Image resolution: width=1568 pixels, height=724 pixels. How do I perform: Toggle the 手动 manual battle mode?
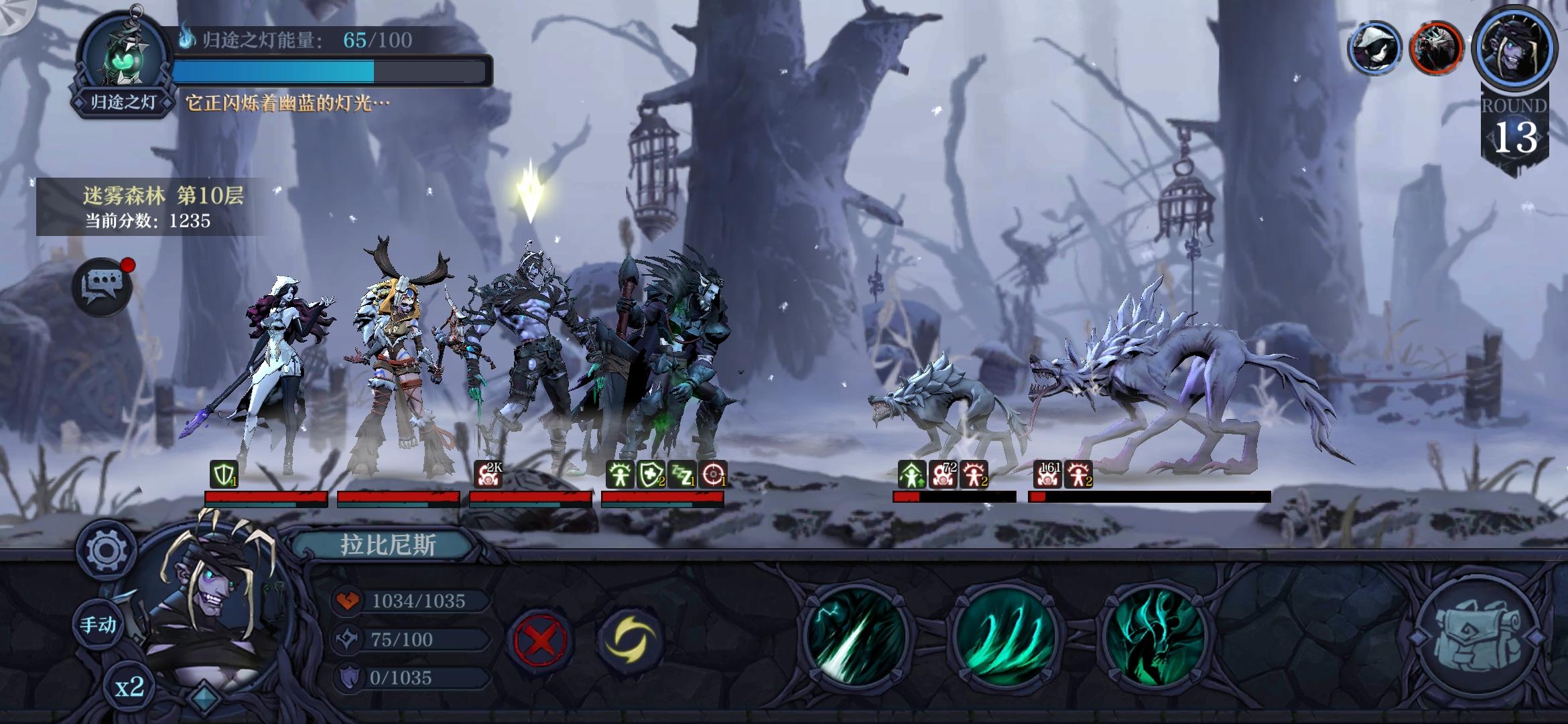[99, 625]
